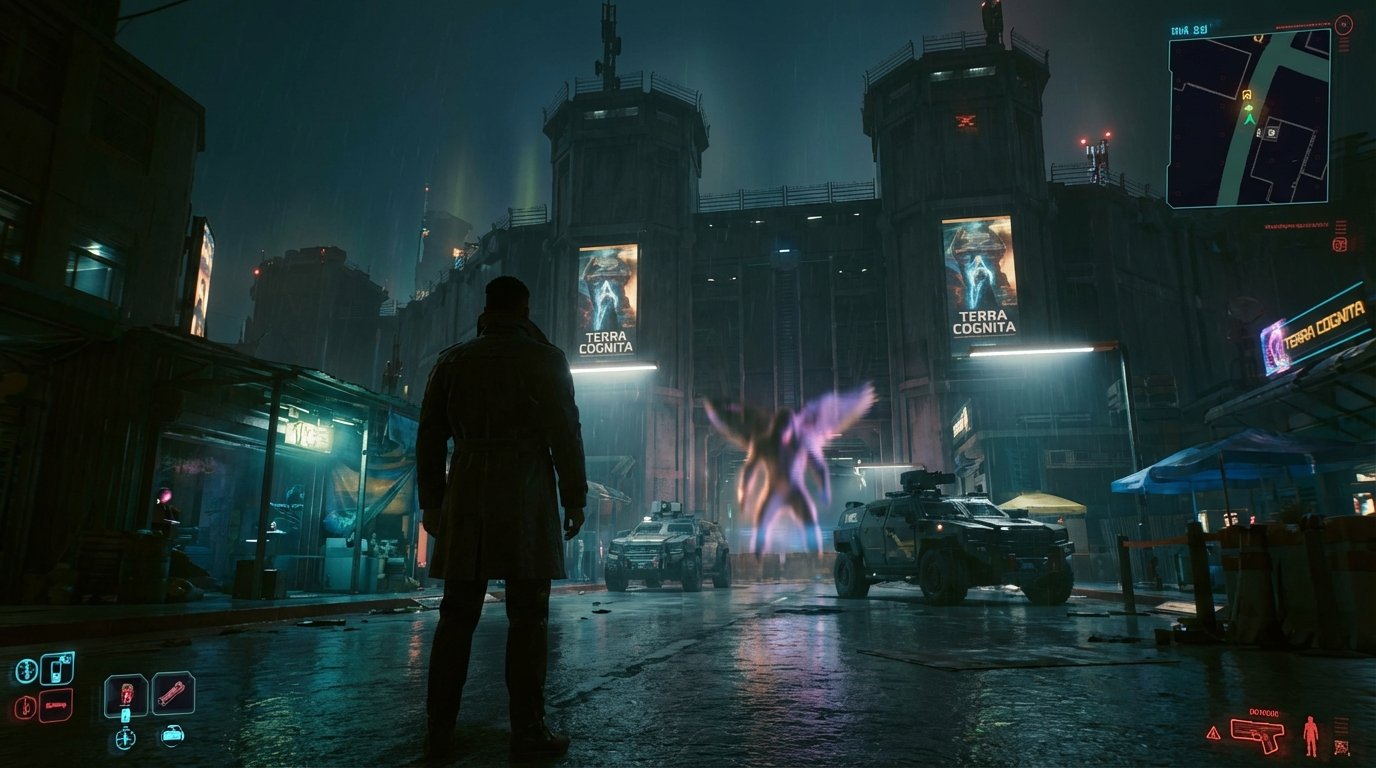
Task: Click the vehicle summon icon
Action: [x=173, y=735]
